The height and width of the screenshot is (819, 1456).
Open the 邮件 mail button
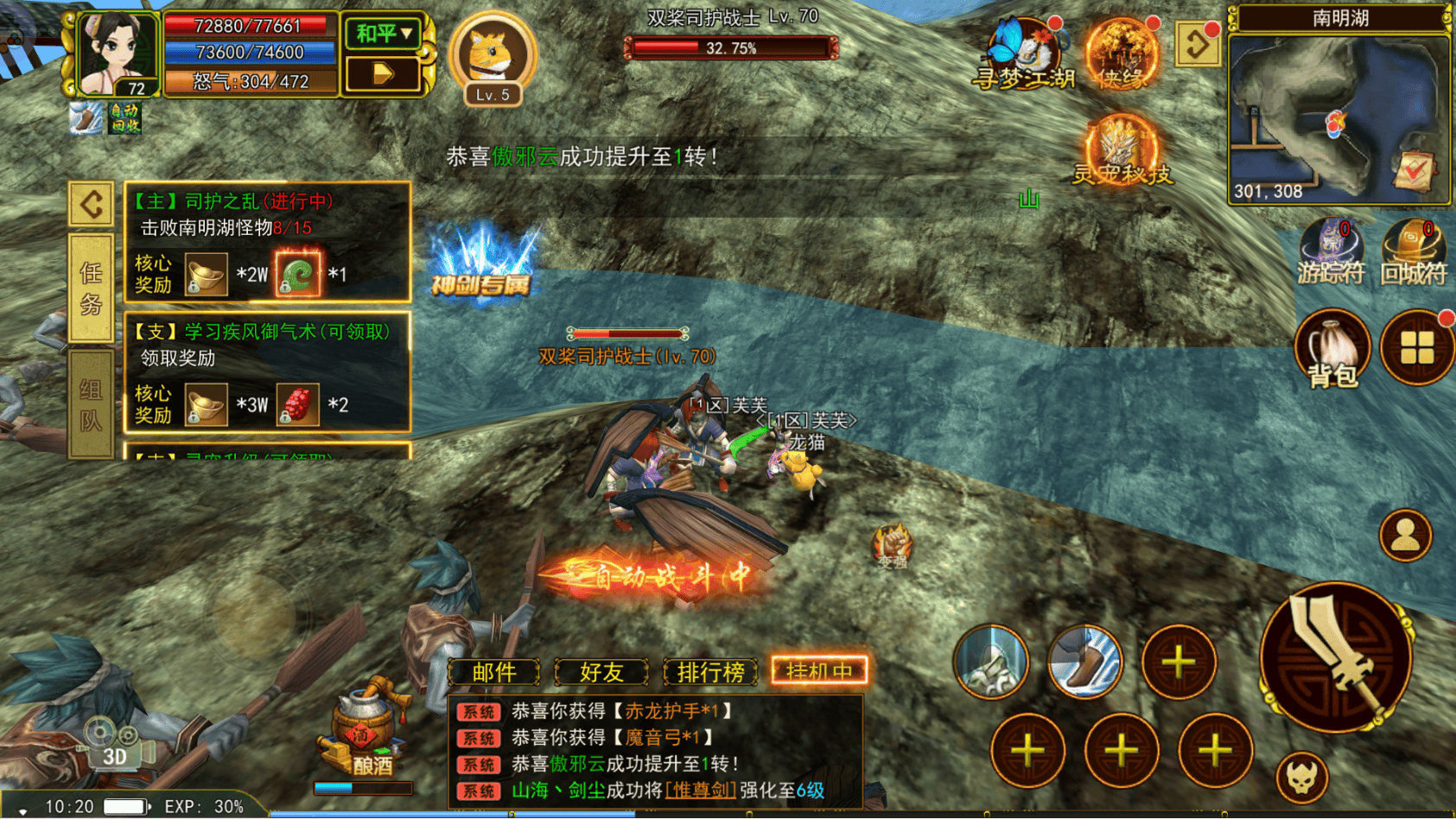tap(494, 671)
